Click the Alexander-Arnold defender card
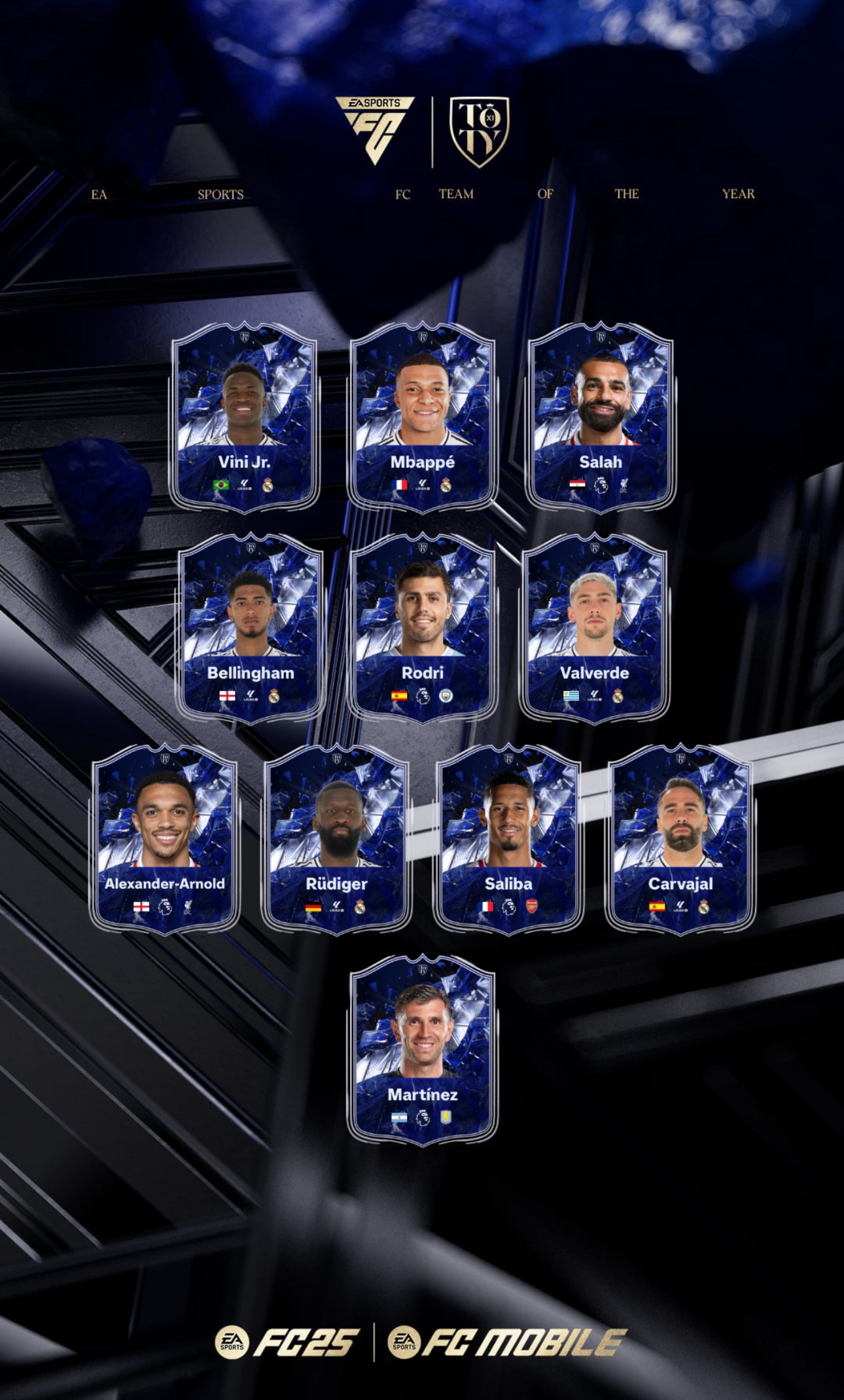 pyautogui.click(x=165, y=838)
